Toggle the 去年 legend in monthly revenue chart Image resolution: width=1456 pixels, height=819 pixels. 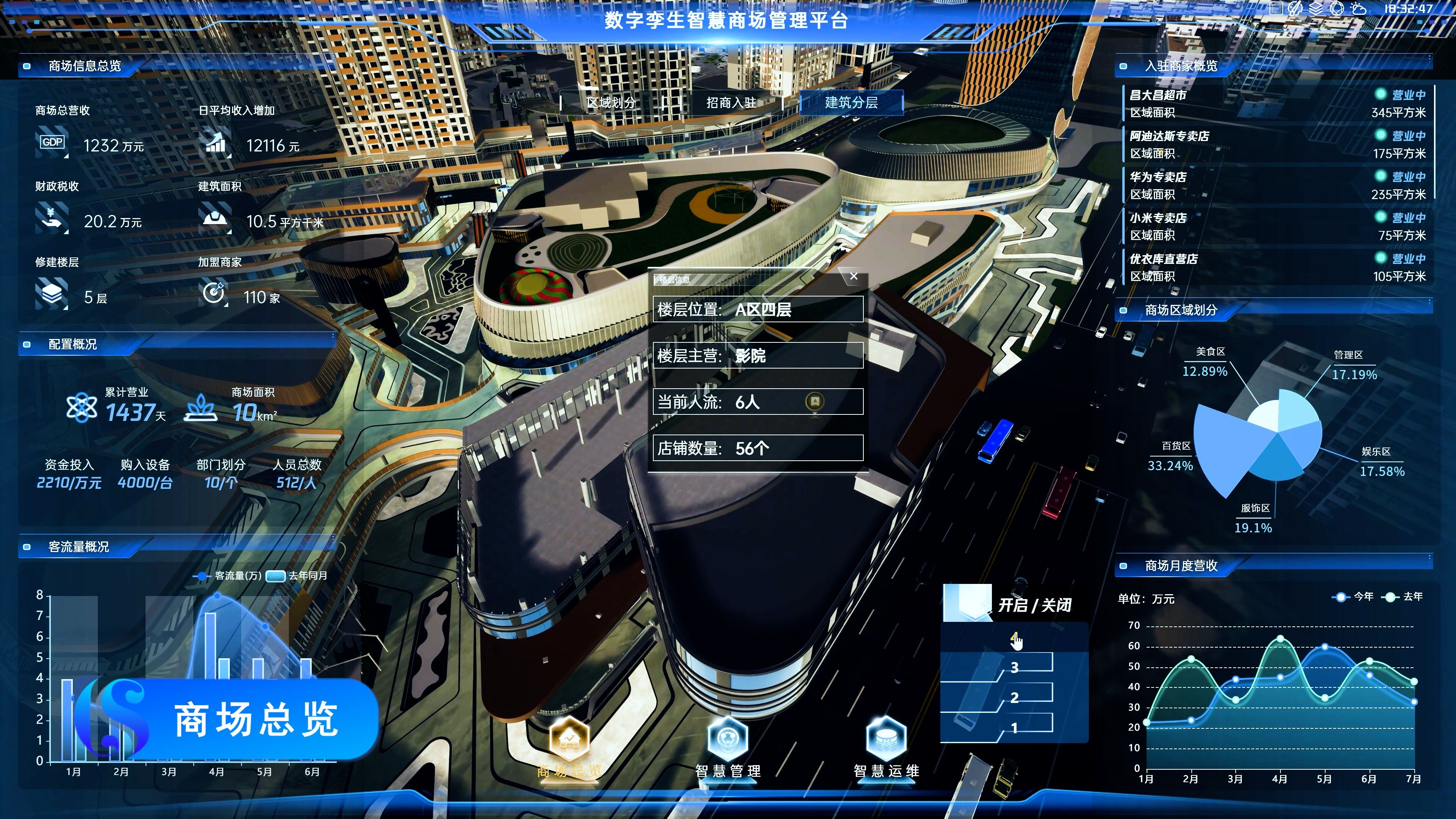[x=1405, y=597]
